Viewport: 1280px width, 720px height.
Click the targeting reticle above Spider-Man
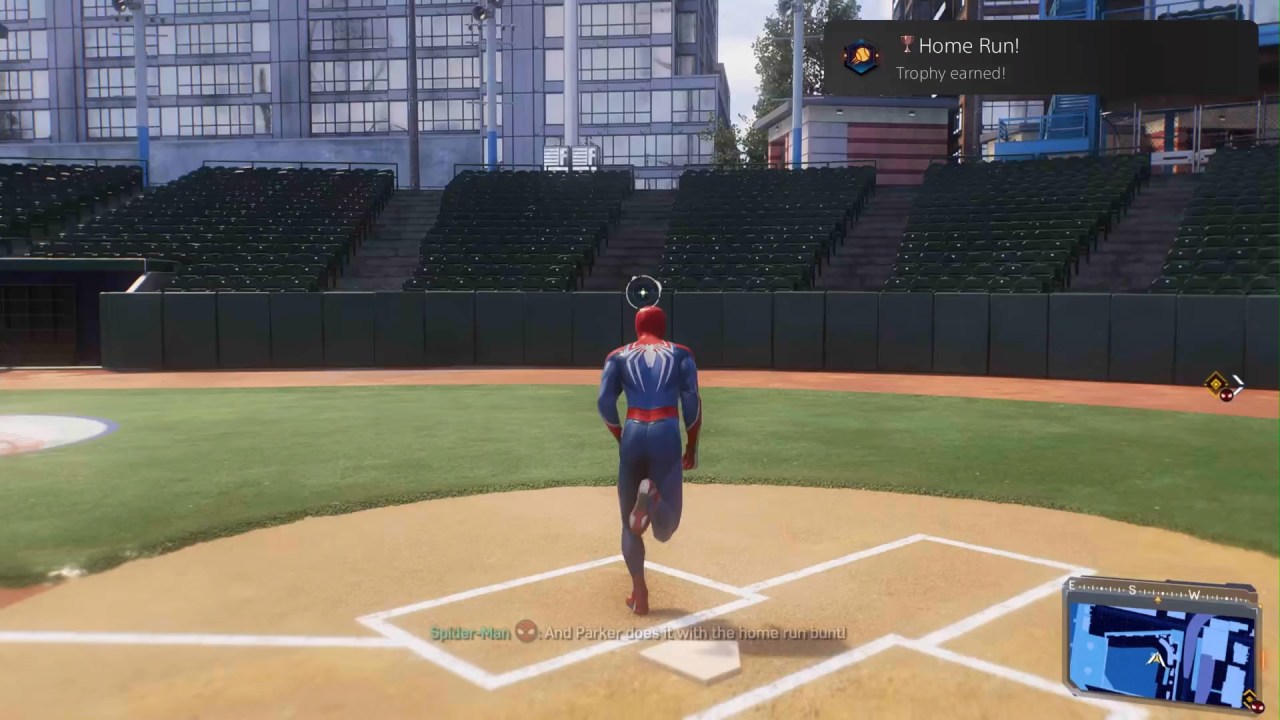tap(641, 292)
